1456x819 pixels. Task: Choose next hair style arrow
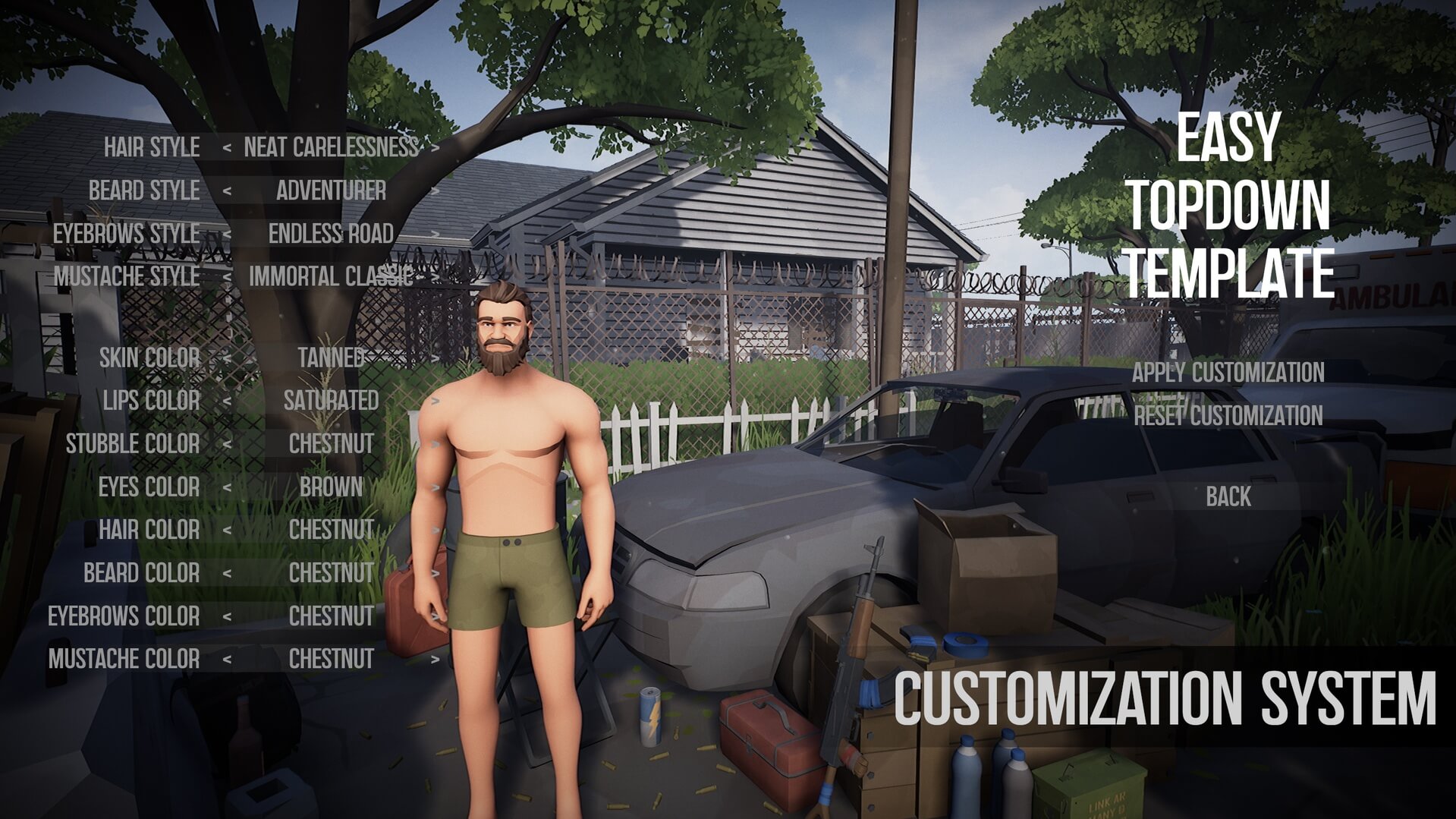(x=435, y=148)
